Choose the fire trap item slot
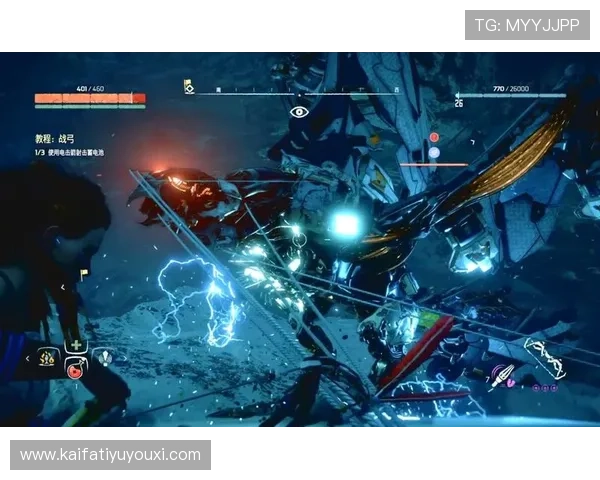The image size is (600, 480). pos(47,357)
